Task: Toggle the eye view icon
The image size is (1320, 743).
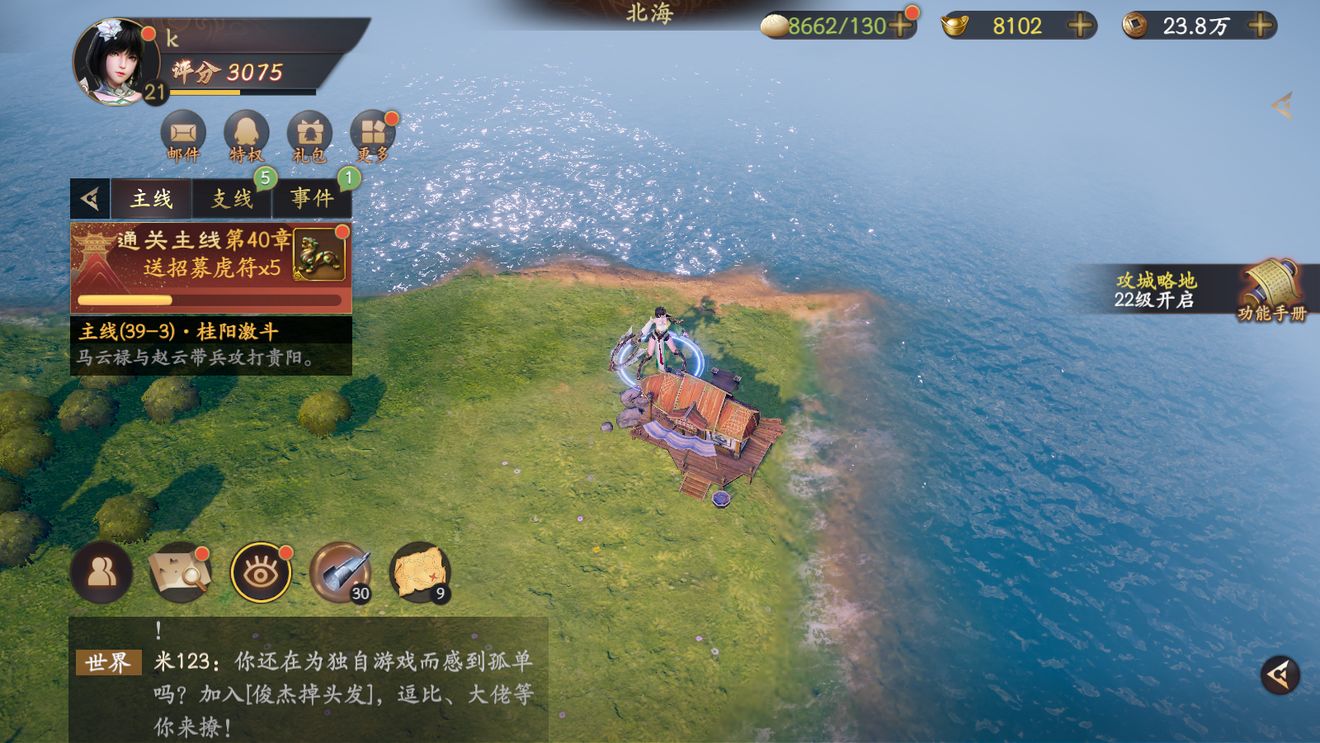Action: pyautogui.click(x=261, y=572)
